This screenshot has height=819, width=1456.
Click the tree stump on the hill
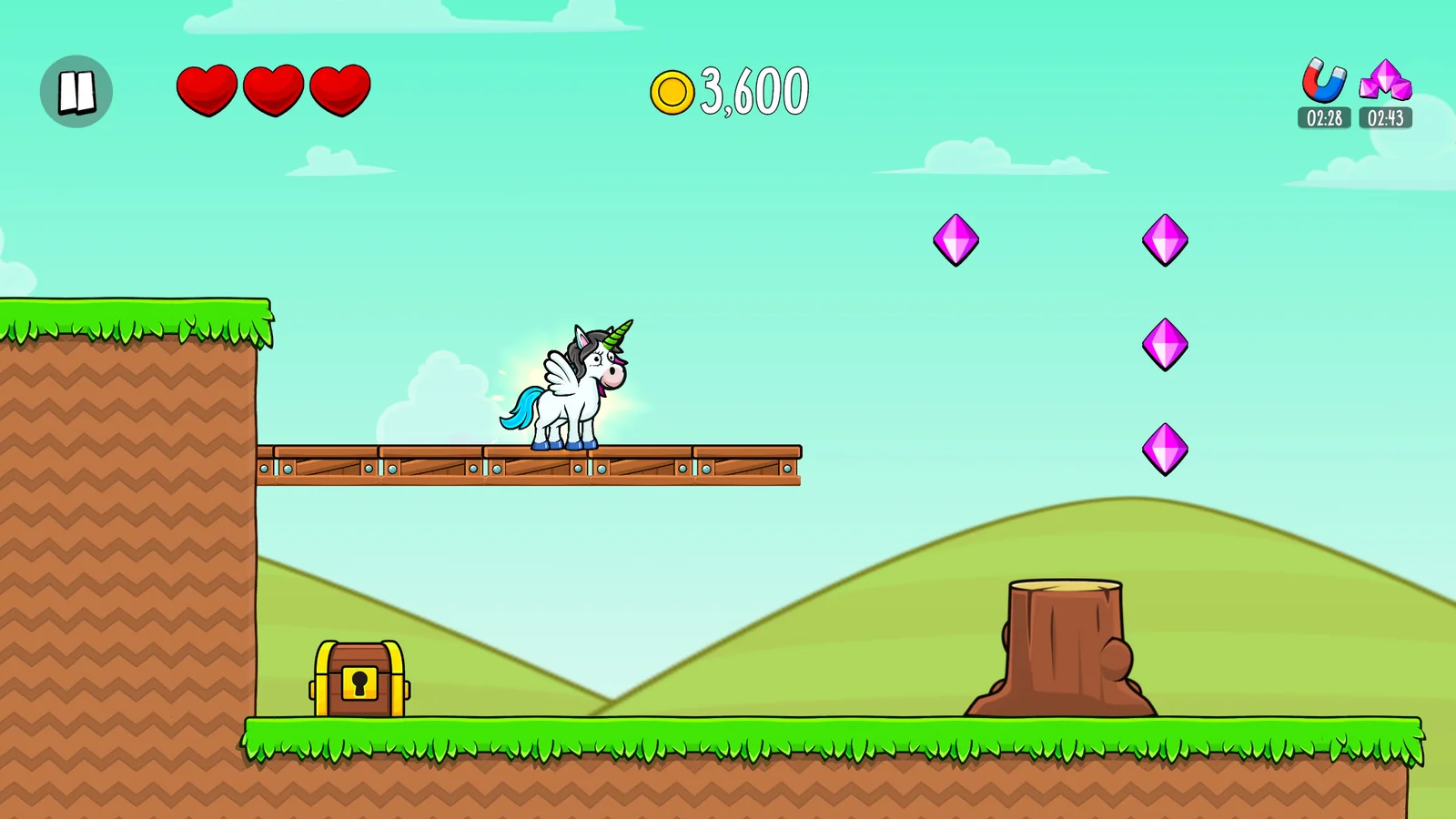1063,637
